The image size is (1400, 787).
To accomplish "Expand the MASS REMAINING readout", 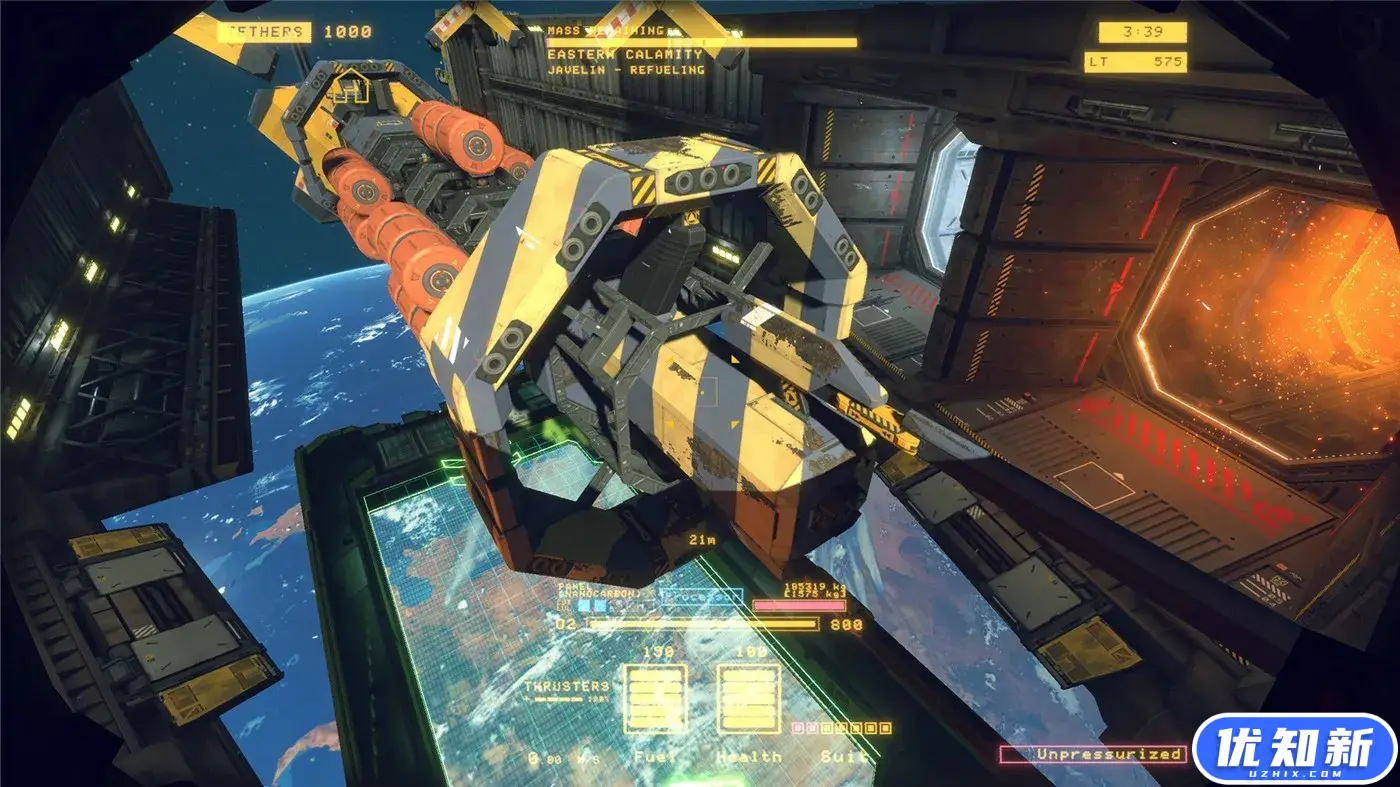I will coord(610,29).
